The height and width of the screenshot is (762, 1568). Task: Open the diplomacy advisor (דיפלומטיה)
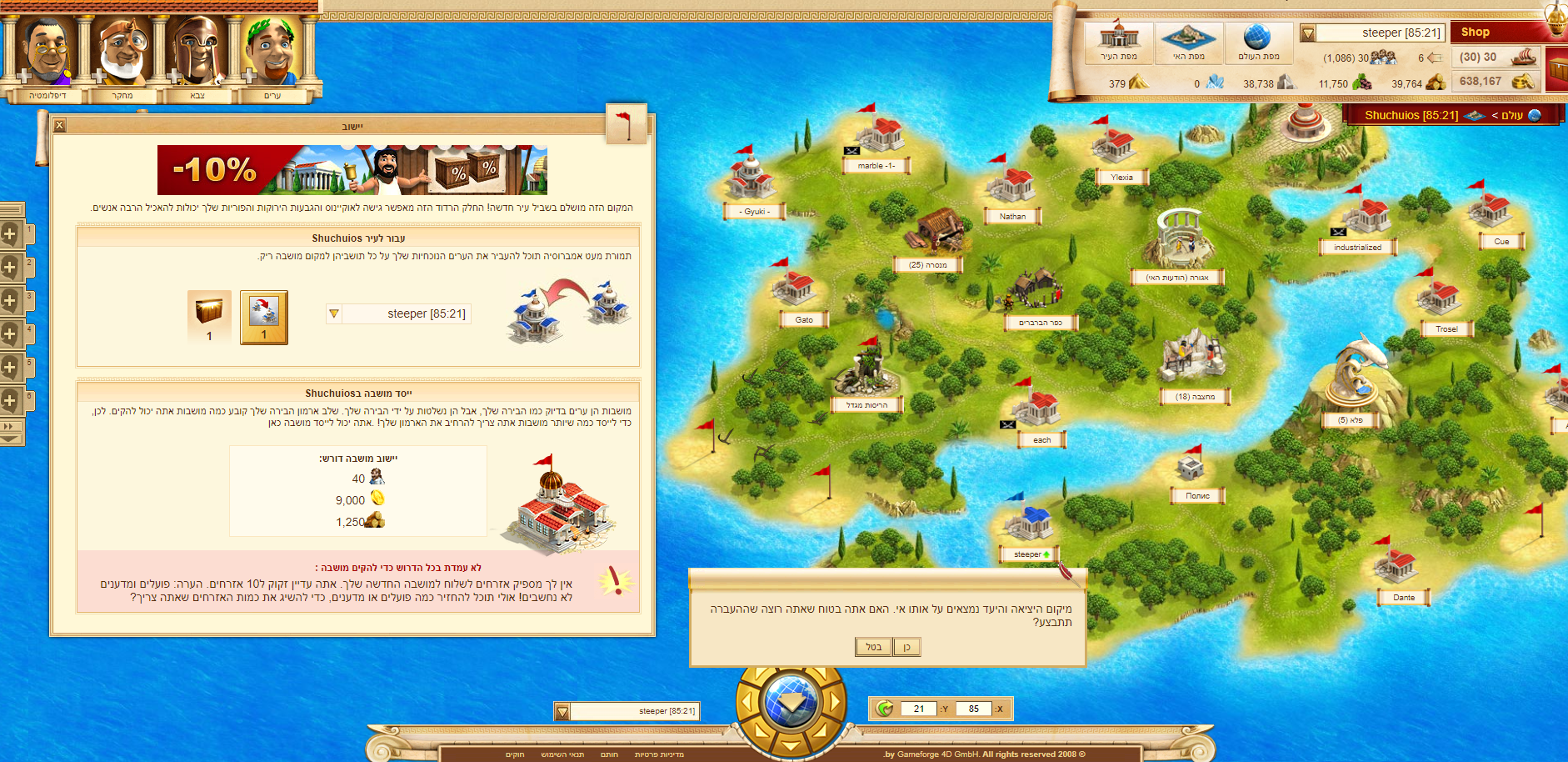(47, 52)
